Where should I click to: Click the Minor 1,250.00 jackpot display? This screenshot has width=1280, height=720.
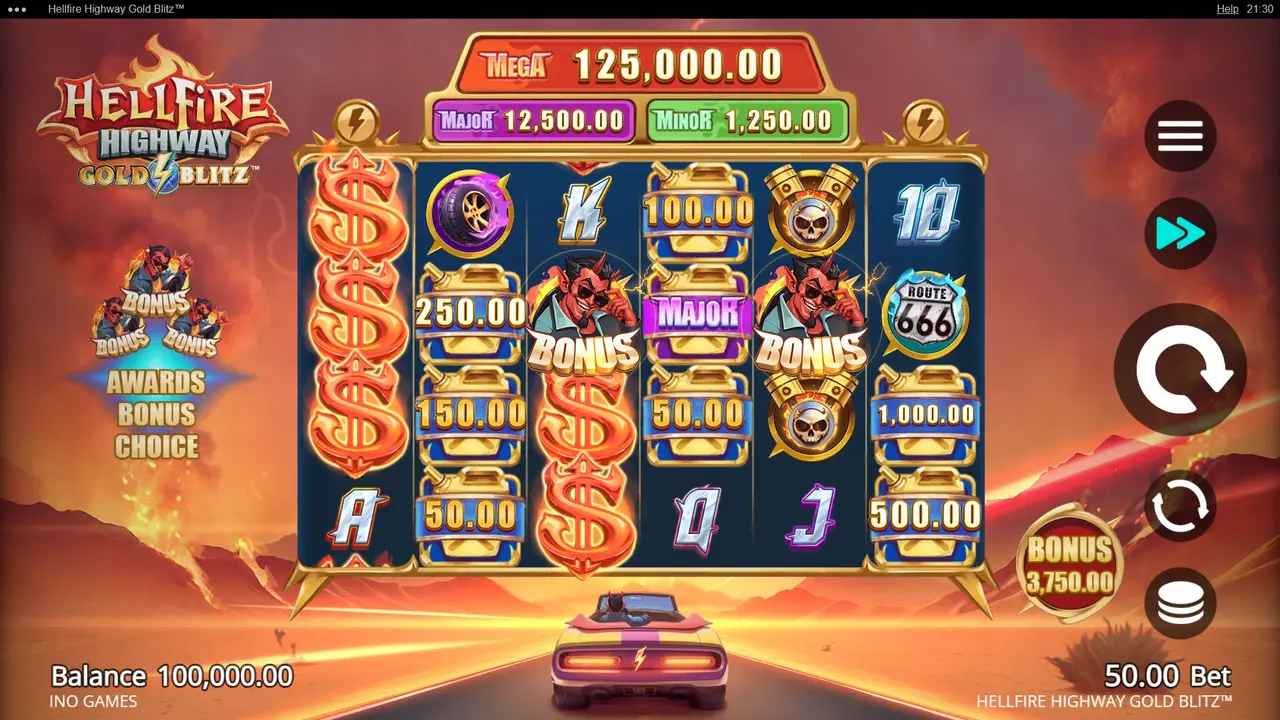tap(748, 120)
